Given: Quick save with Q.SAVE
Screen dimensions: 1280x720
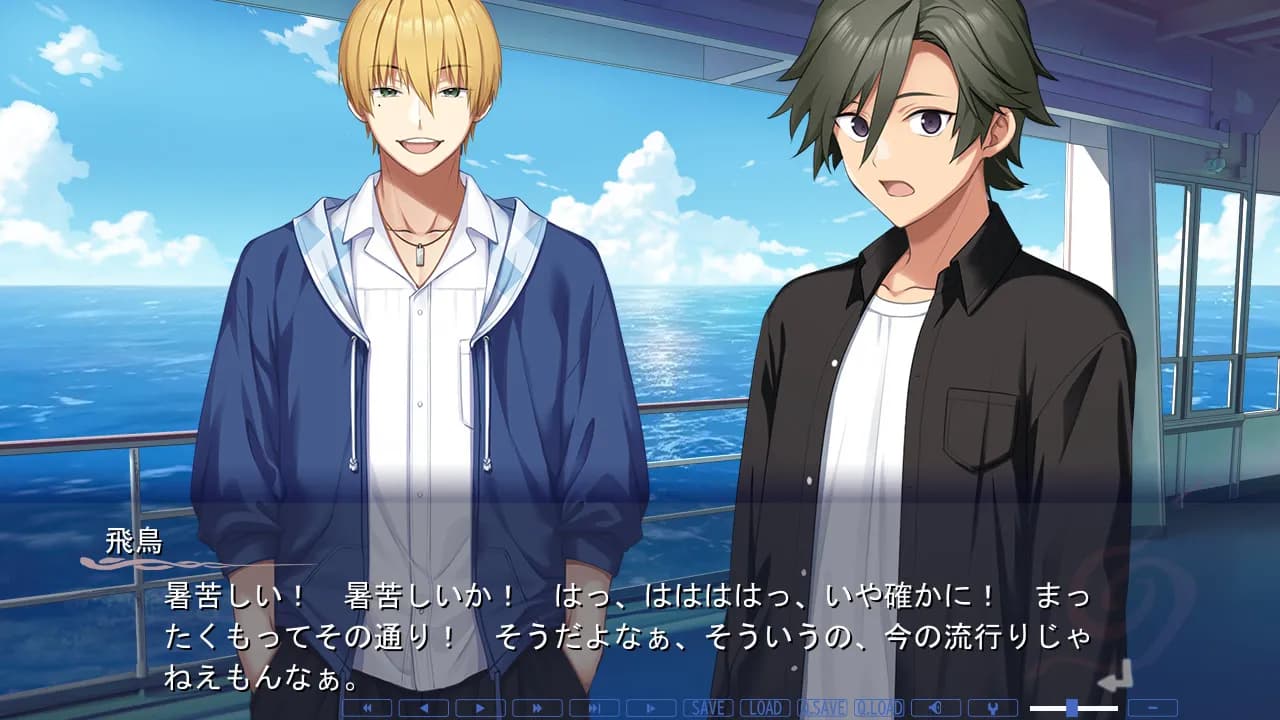Looking at the screenshot, I should click(x=822, y=708).
